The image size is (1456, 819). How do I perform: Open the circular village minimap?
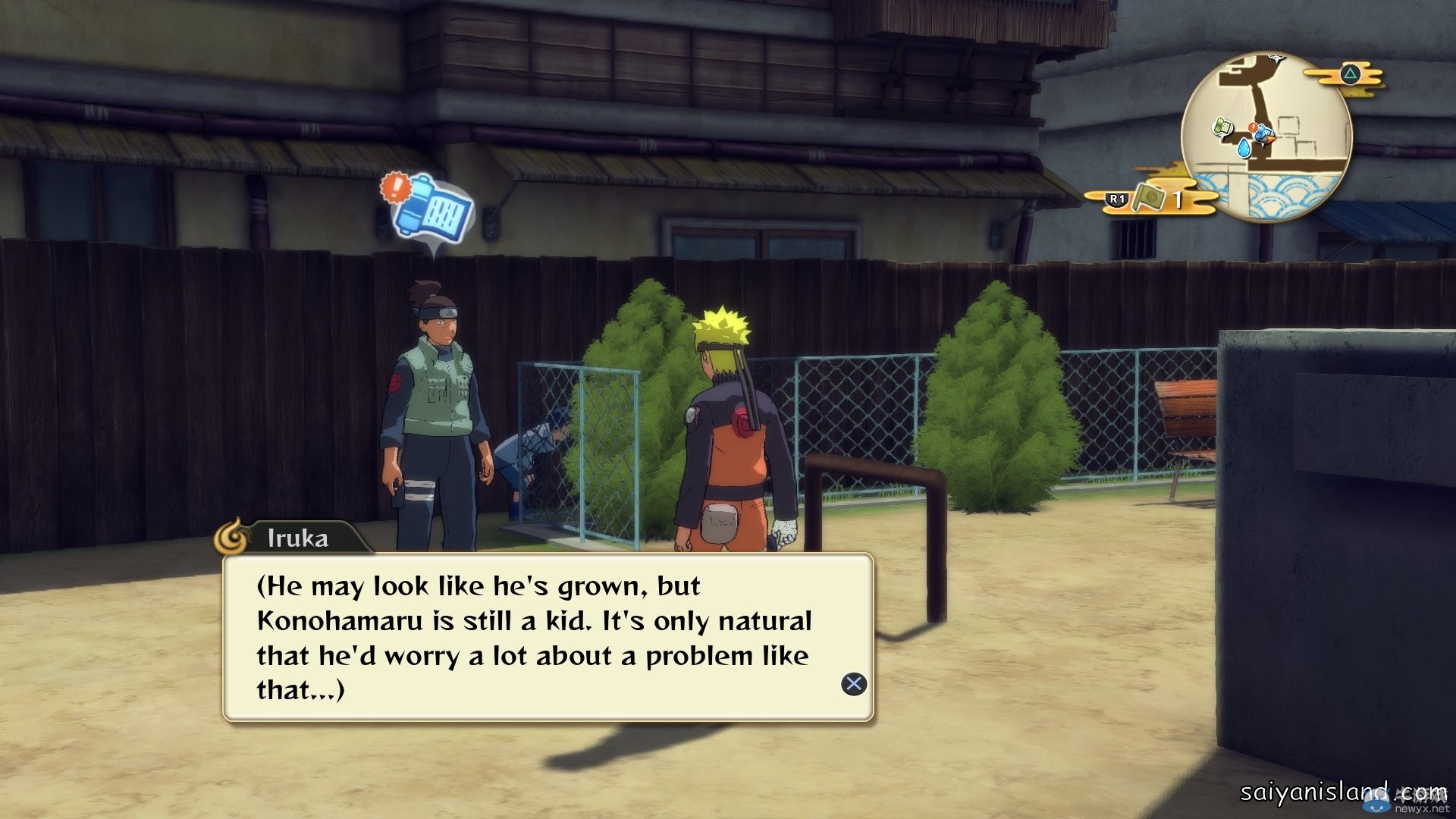click(x=1266, y=137)
